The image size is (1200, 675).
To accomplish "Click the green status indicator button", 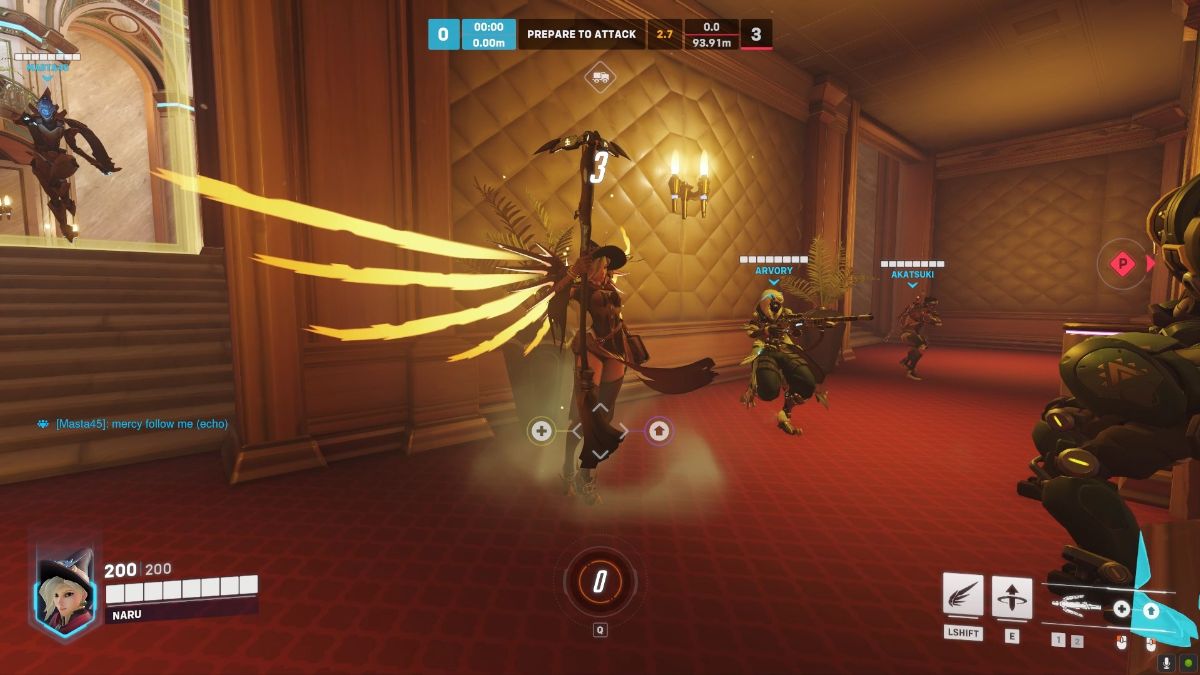I will pos(1187,663).
